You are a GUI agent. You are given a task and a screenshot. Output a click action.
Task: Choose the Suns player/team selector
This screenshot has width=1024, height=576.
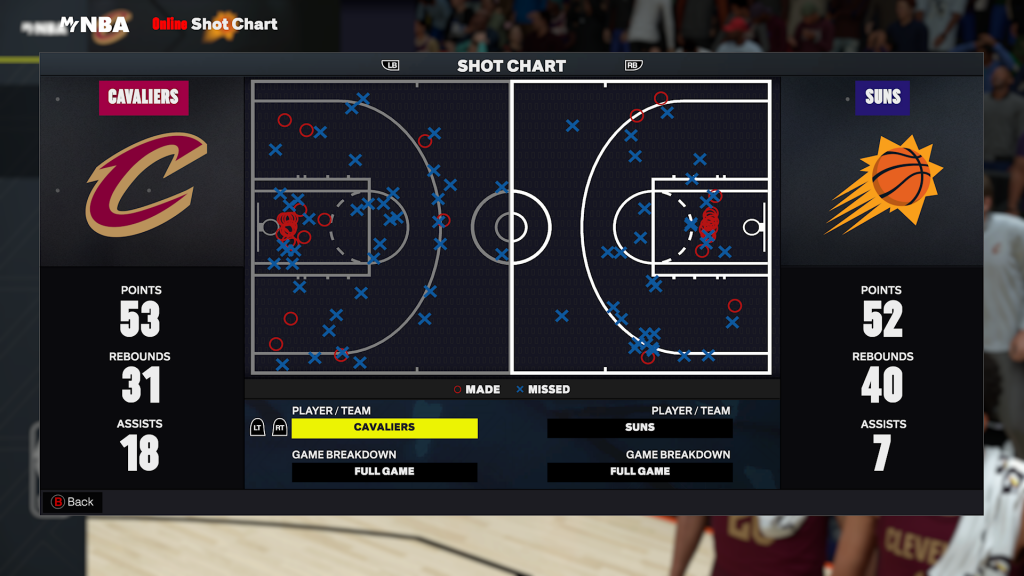click(640, 428)
